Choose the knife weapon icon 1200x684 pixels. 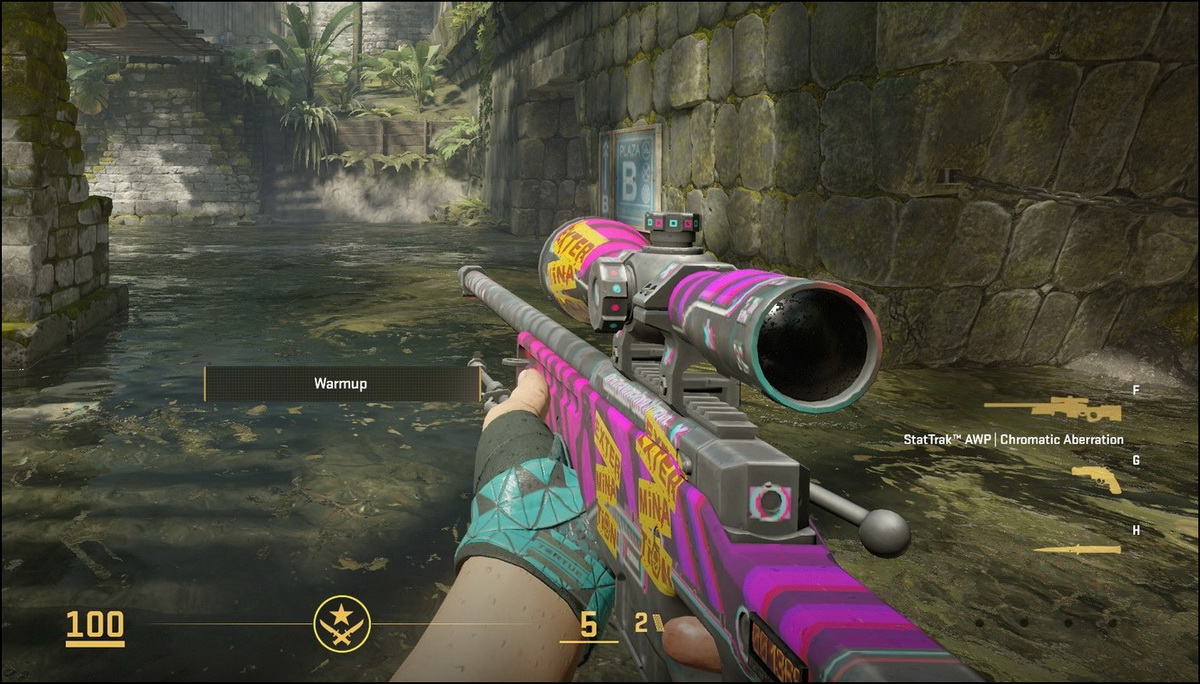(1077, 548)
